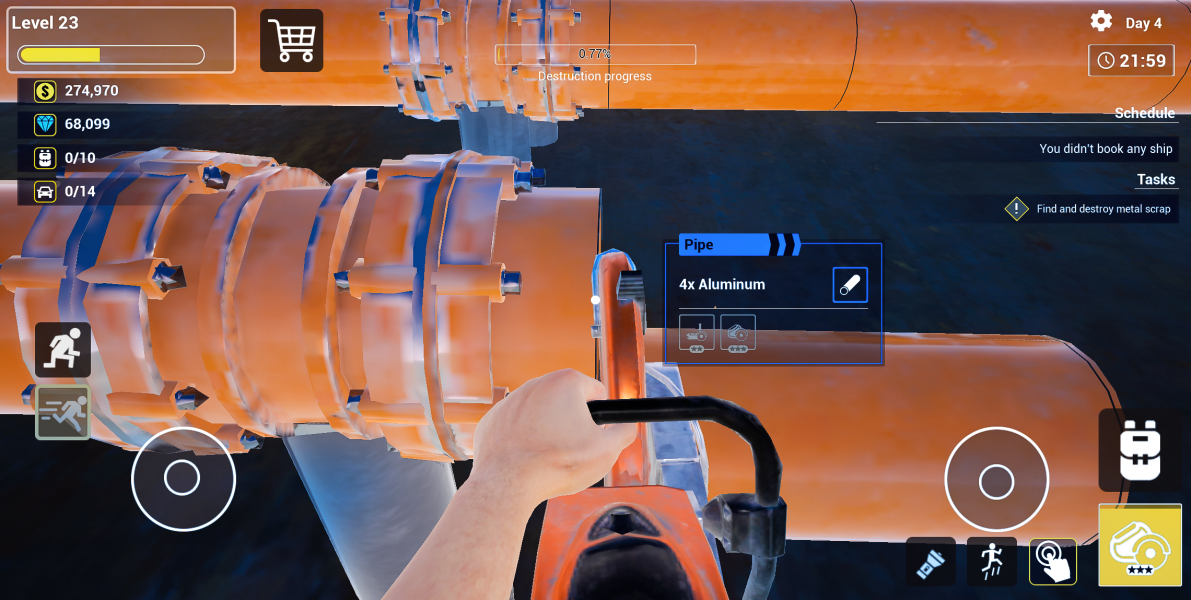Image resolution: width=1191 pixels, height=600 pixels.
Task: Open settings with the gear icon
Action: pos(1101,21)
